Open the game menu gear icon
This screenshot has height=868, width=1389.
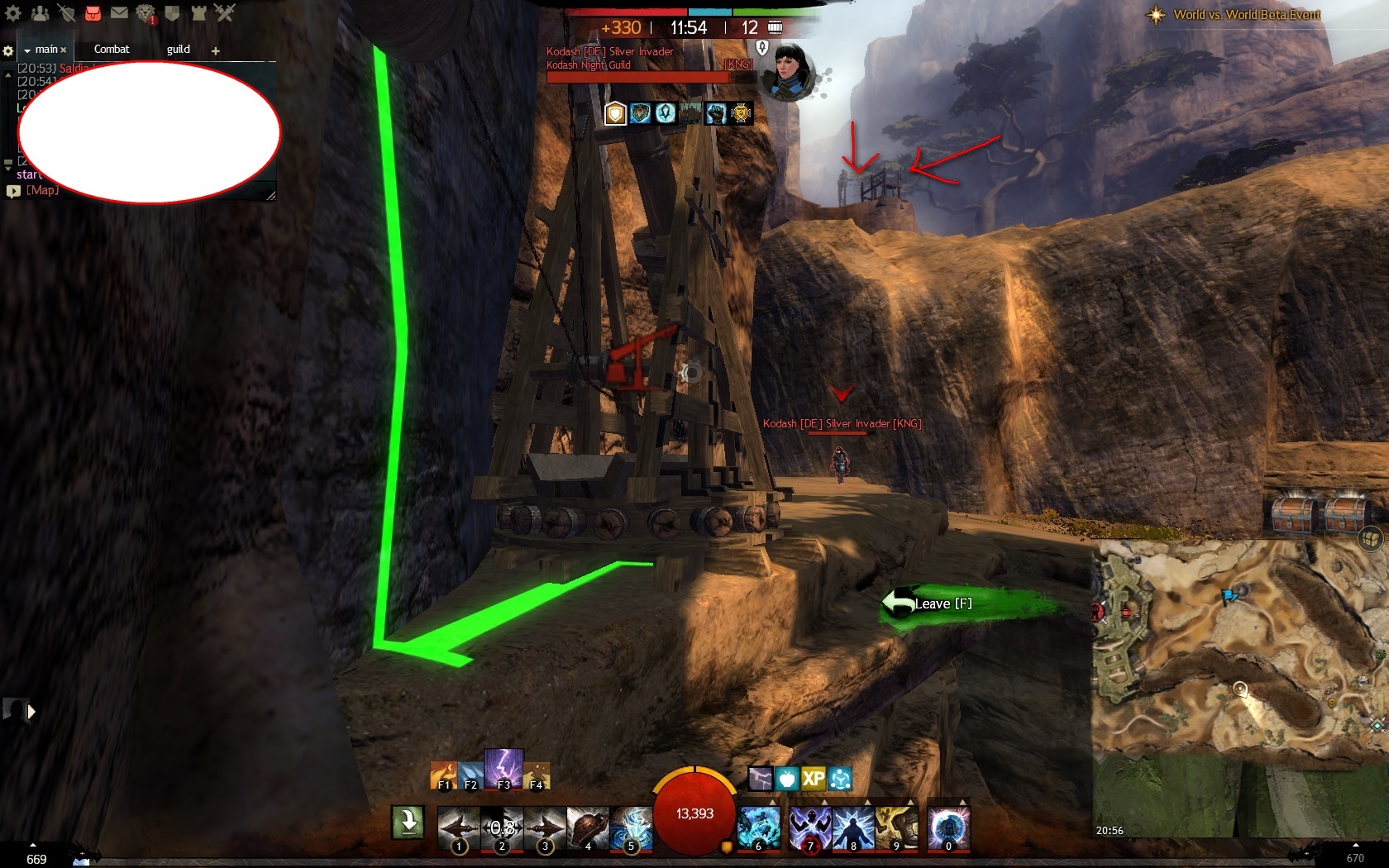13,13
